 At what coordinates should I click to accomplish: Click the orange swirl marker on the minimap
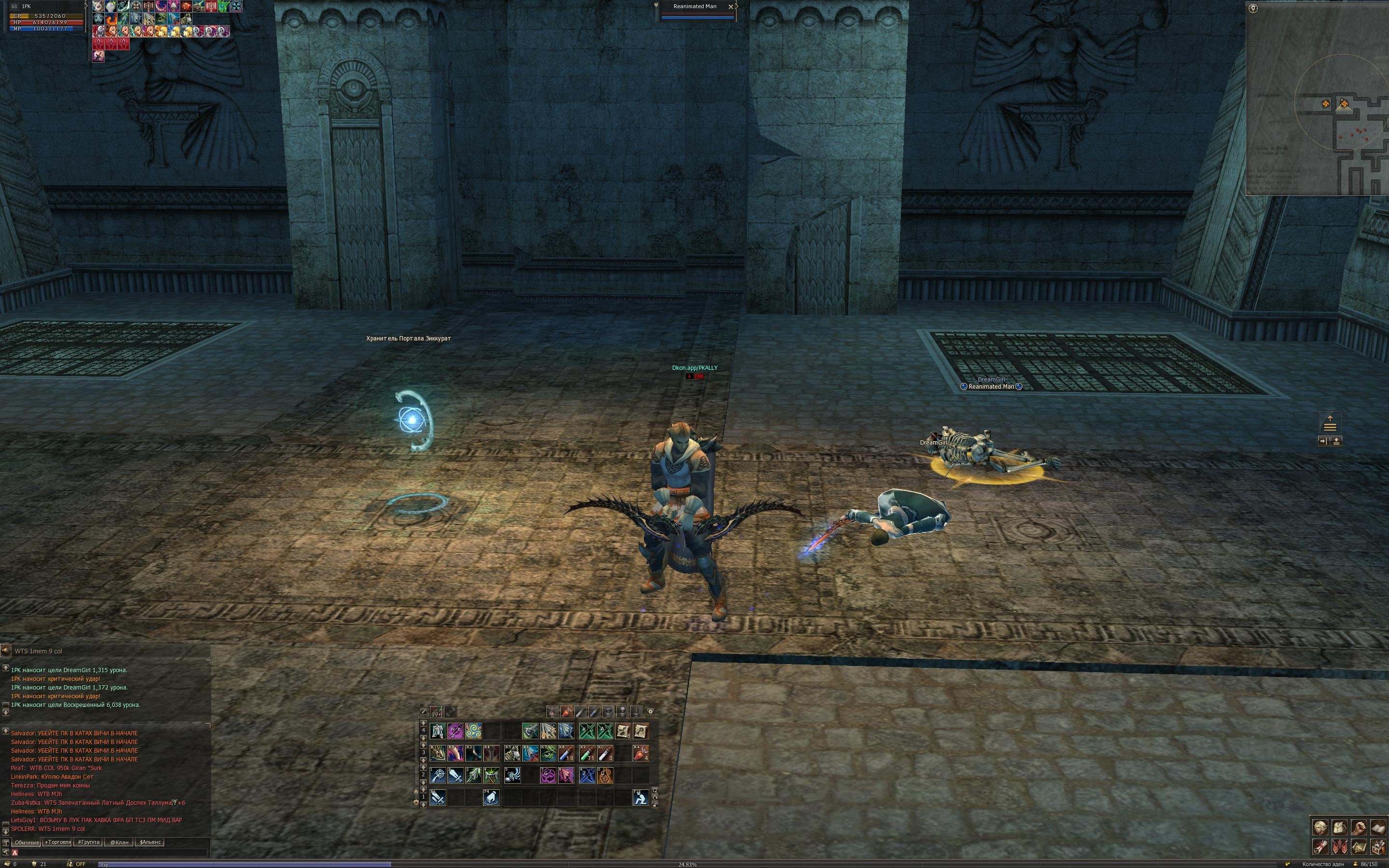(1325, 104)
